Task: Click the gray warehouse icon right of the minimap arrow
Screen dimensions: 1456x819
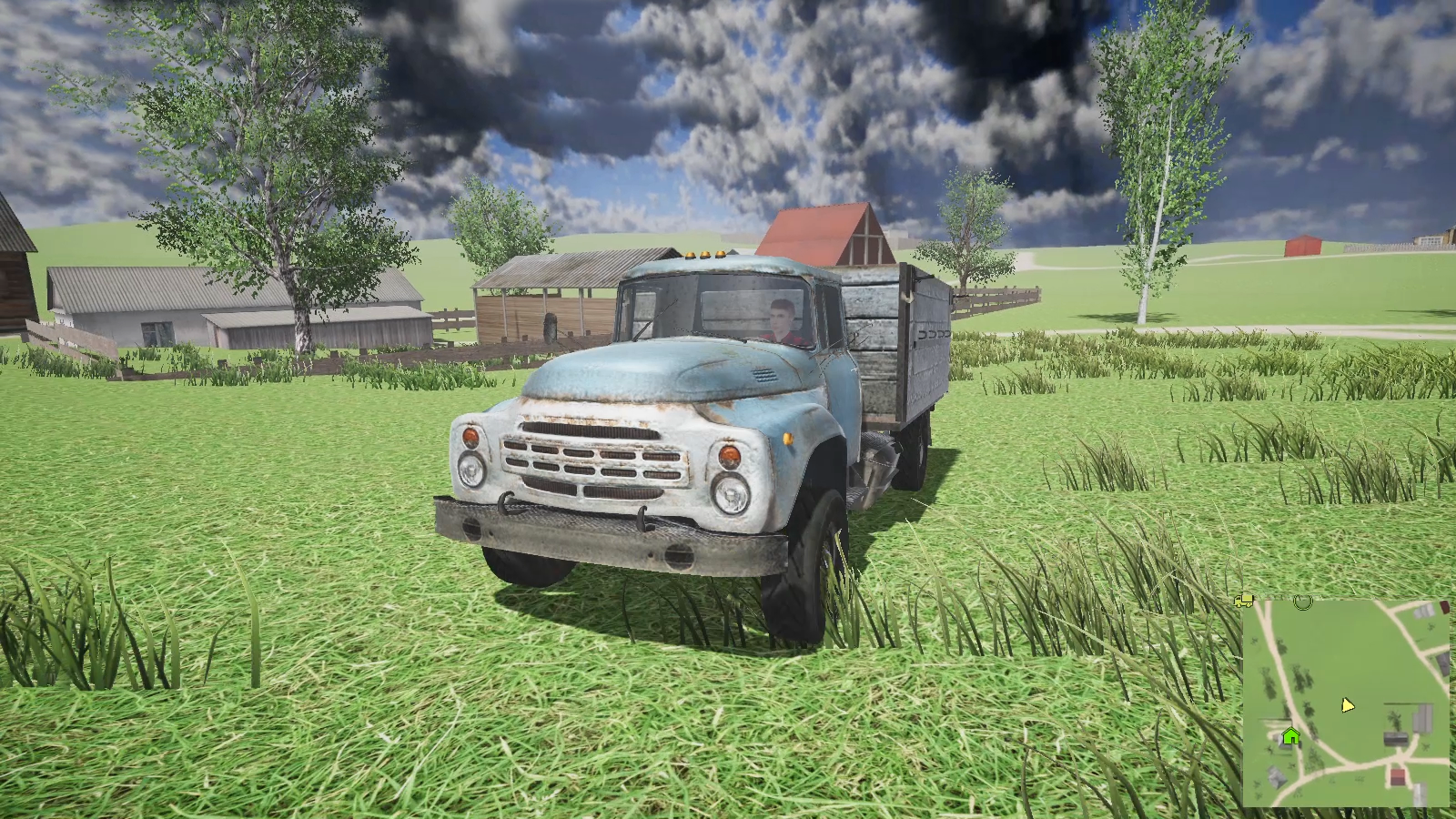Action: point(1421,716)
